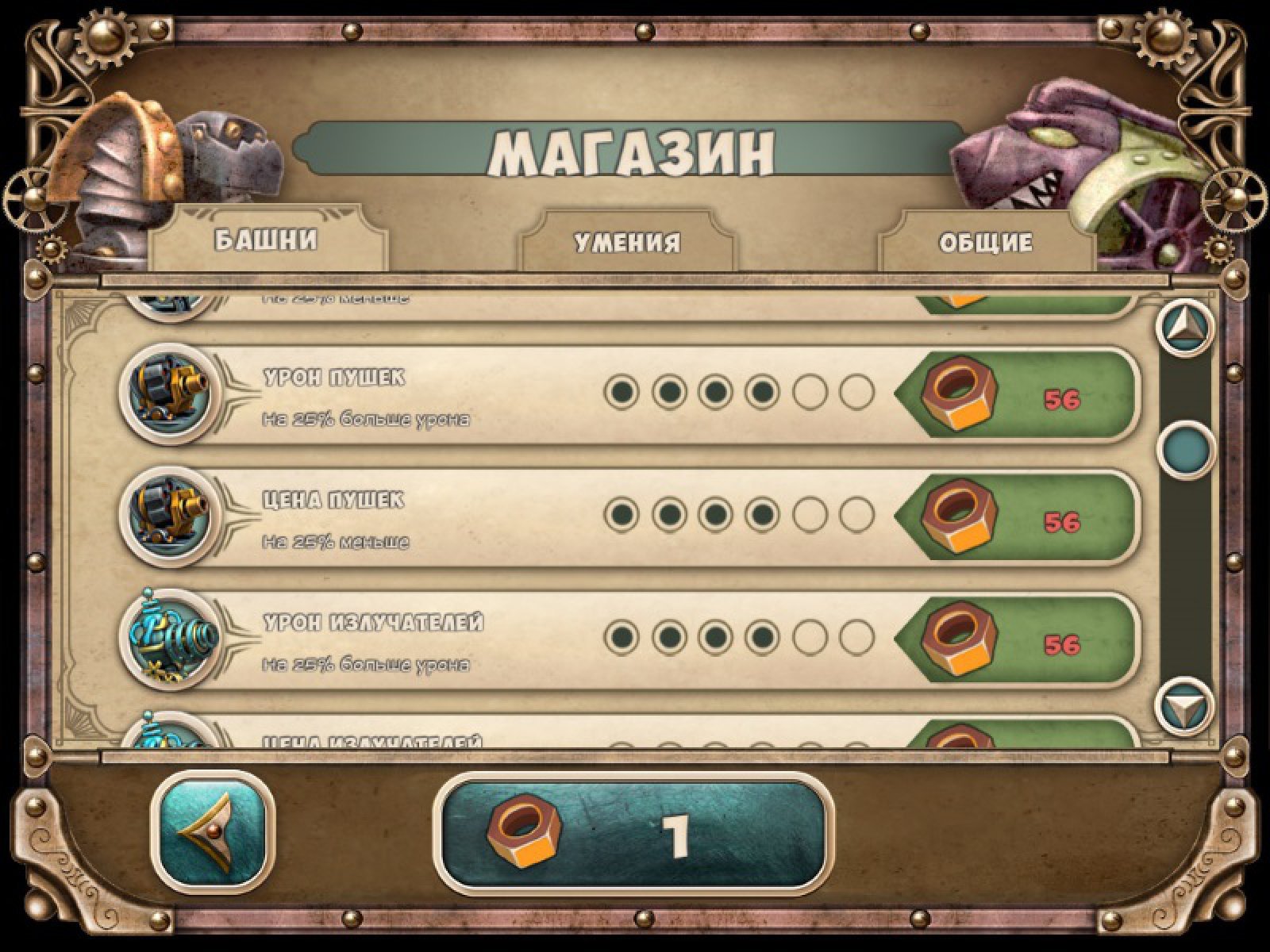Buy the Урон излучателей upgrade for 56
Viewport: 1270px width, 952px height.
1018,639
